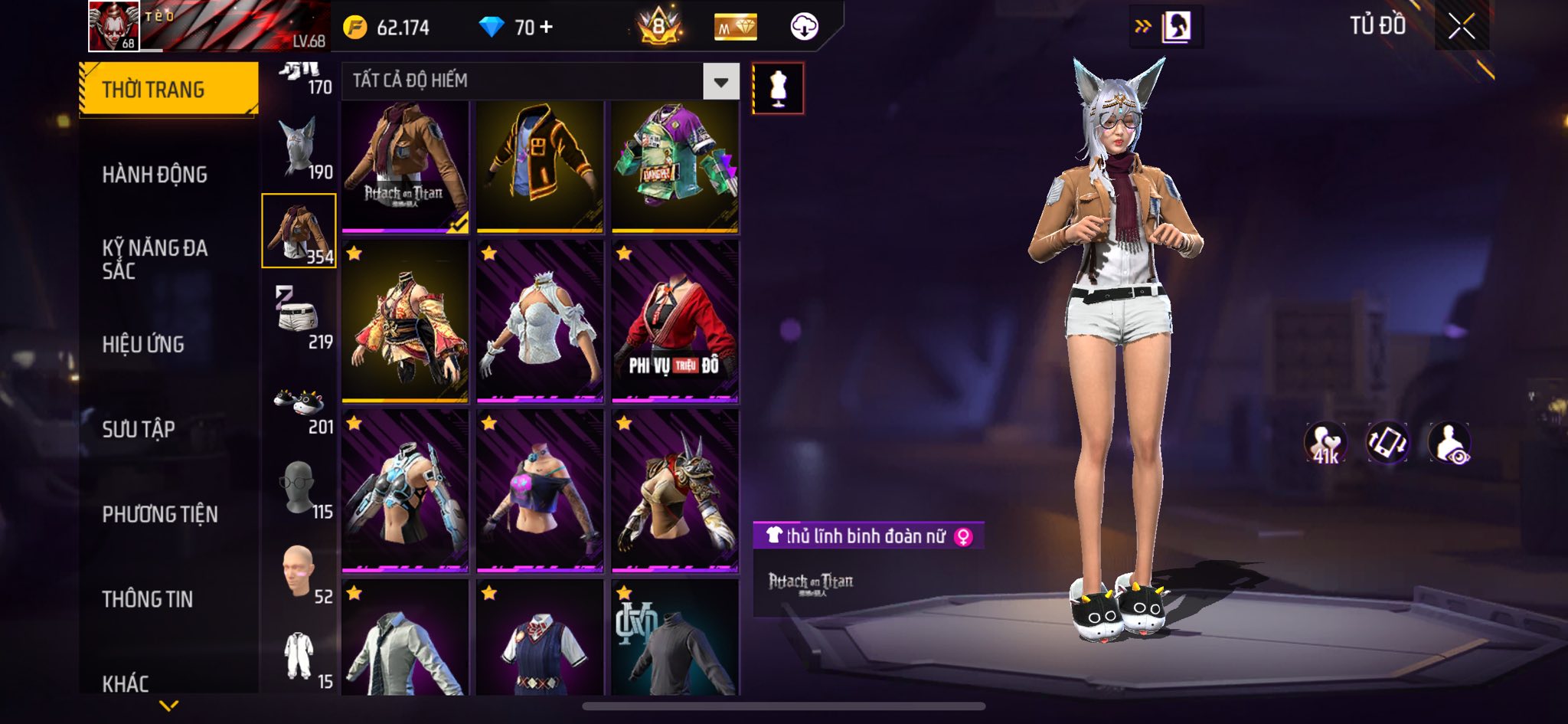Open the Phương Tiện tab

160,514
